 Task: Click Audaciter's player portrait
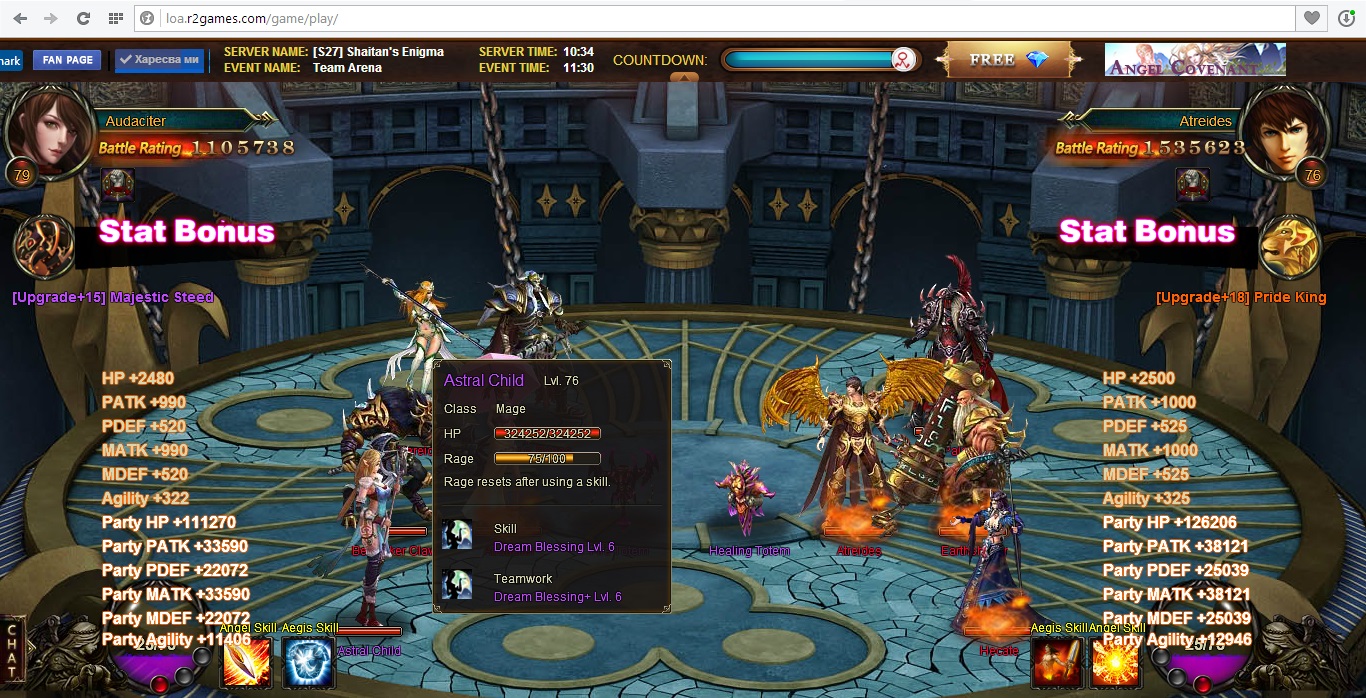point(48,132)
